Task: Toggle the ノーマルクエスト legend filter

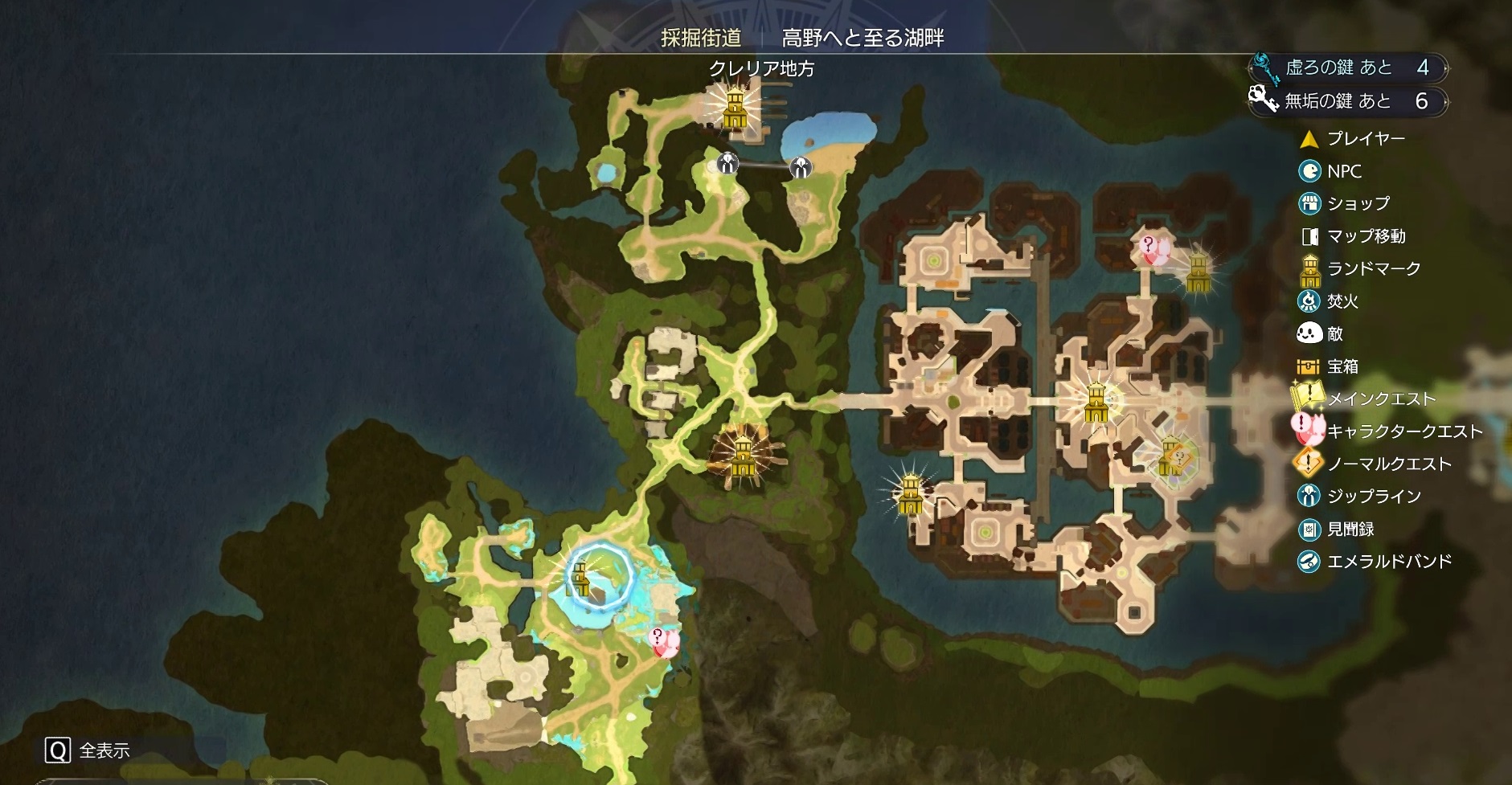Action: (1388, 464)
